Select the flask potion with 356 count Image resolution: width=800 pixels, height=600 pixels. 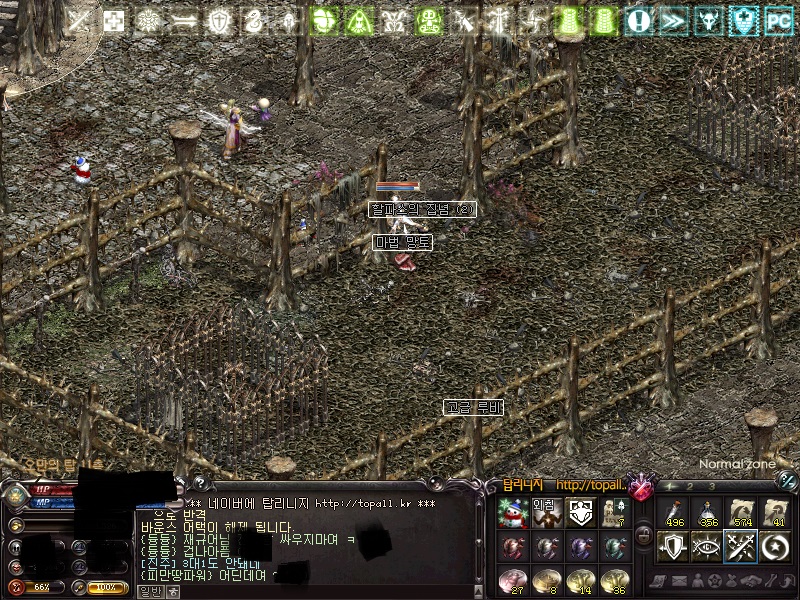tap(707, 513)
